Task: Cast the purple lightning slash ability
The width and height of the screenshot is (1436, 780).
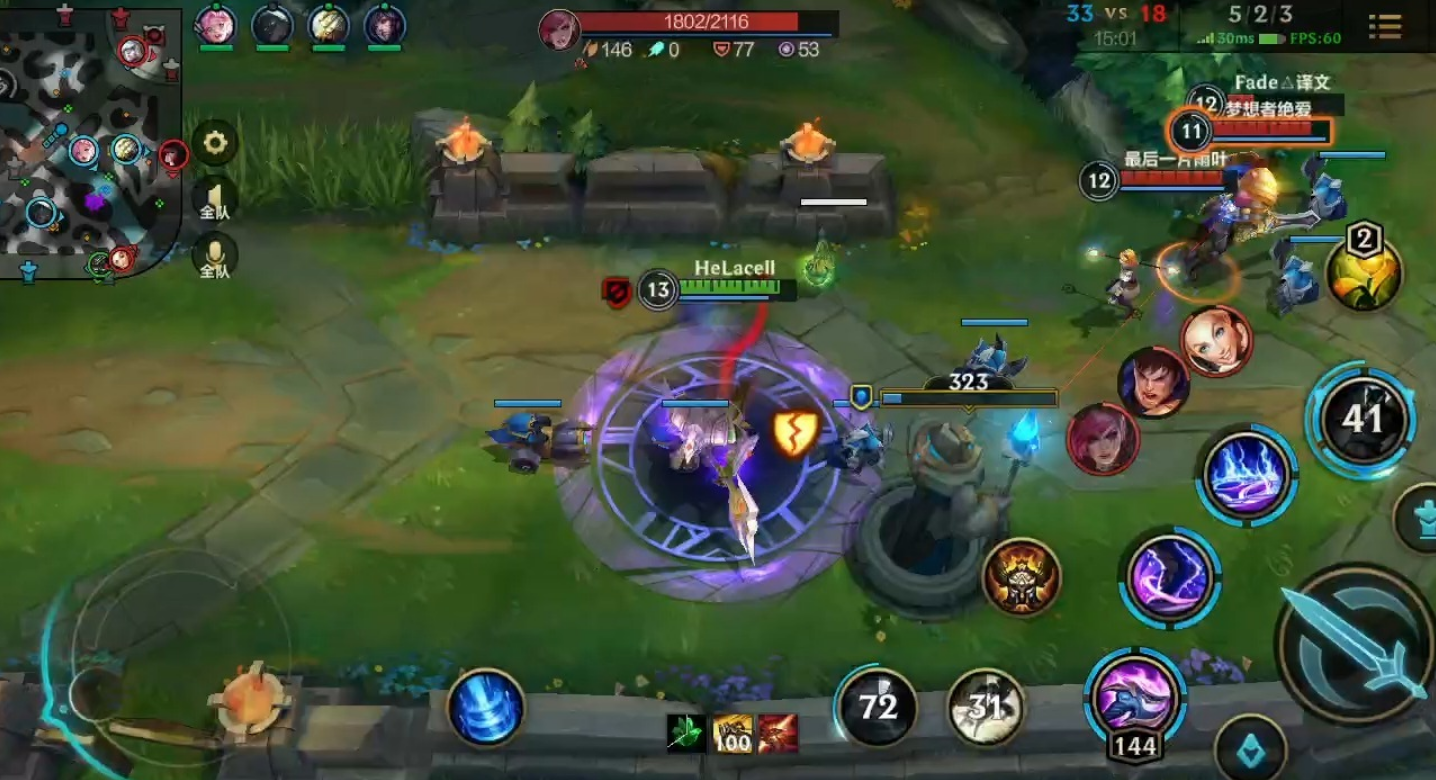Action: point(1170,578)
